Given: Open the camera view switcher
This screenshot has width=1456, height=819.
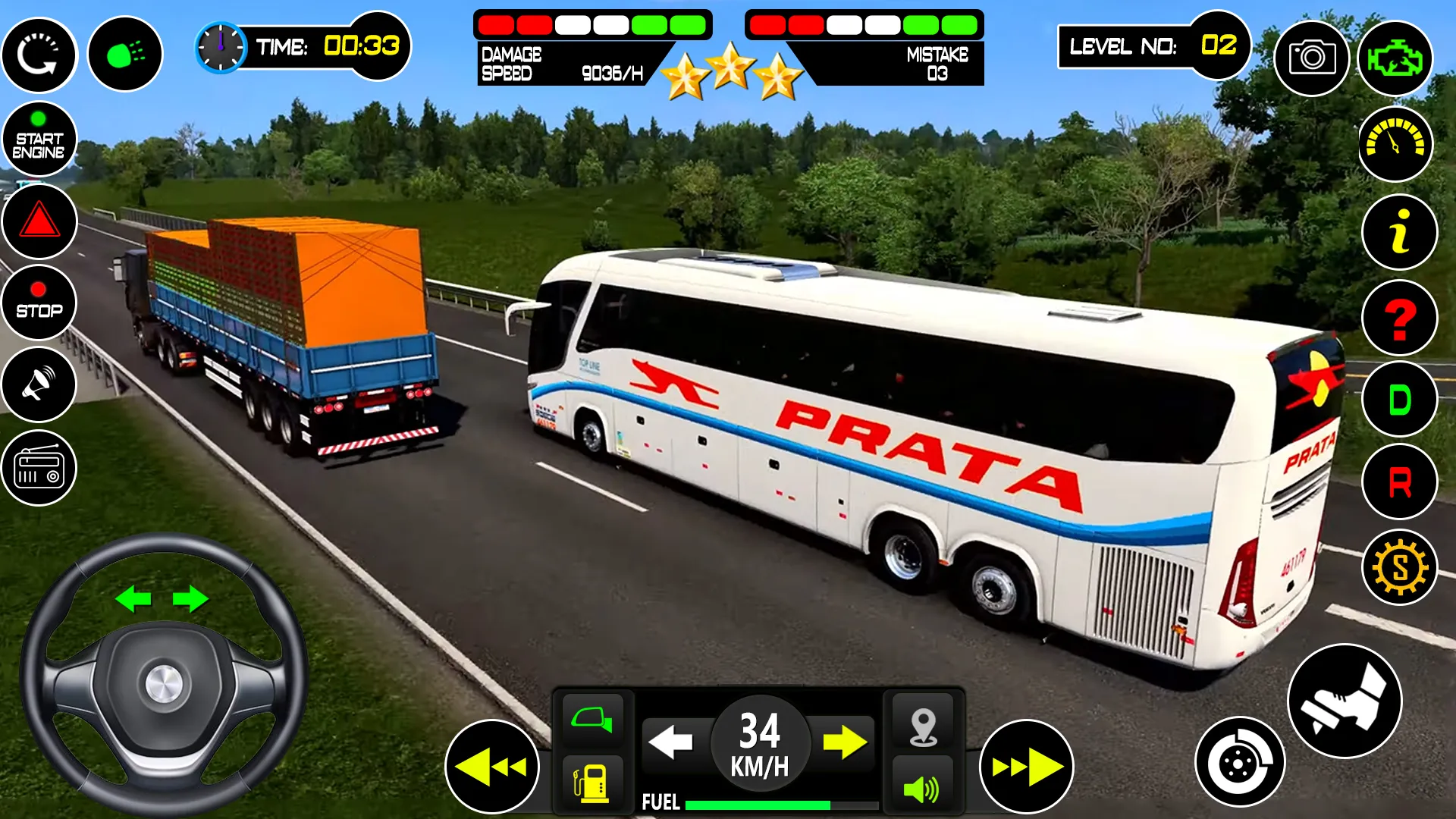Looking at the screenshot, I should coord(1313,58).
